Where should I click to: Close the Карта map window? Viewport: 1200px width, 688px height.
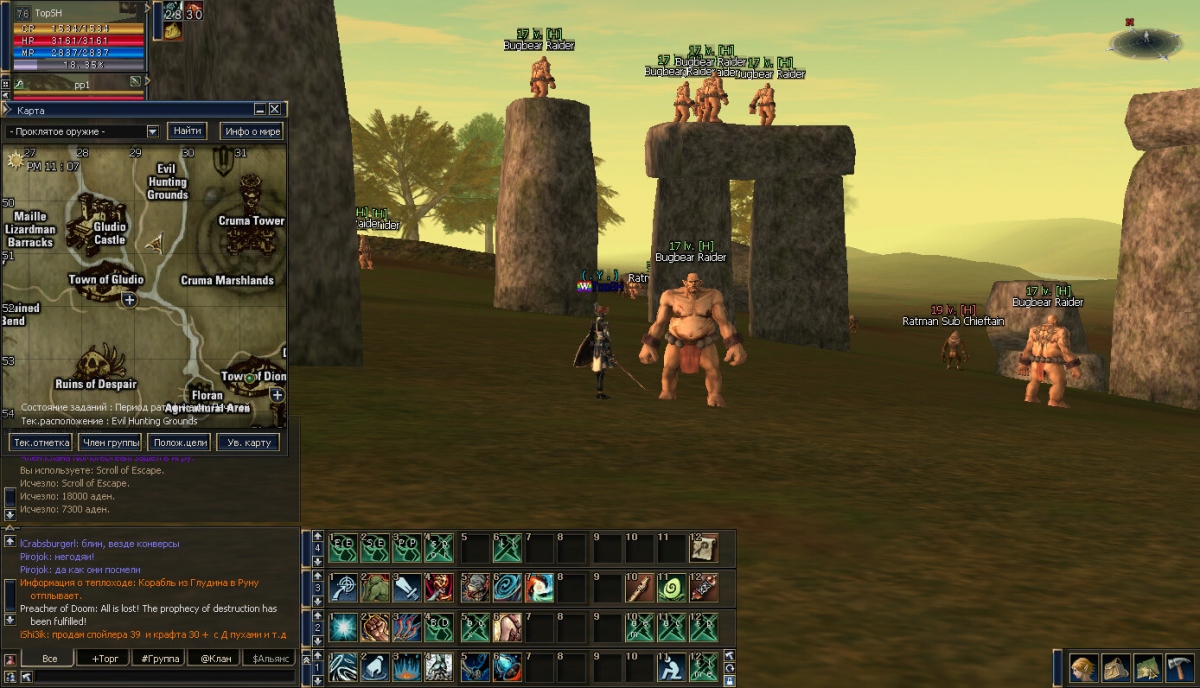[x=275, y=110]
